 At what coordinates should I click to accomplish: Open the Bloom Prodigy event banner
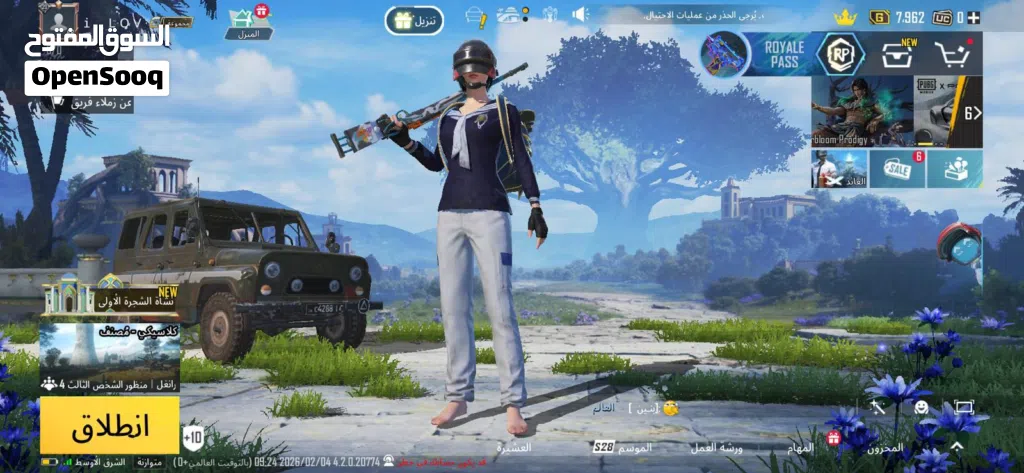tap(860, 112)
